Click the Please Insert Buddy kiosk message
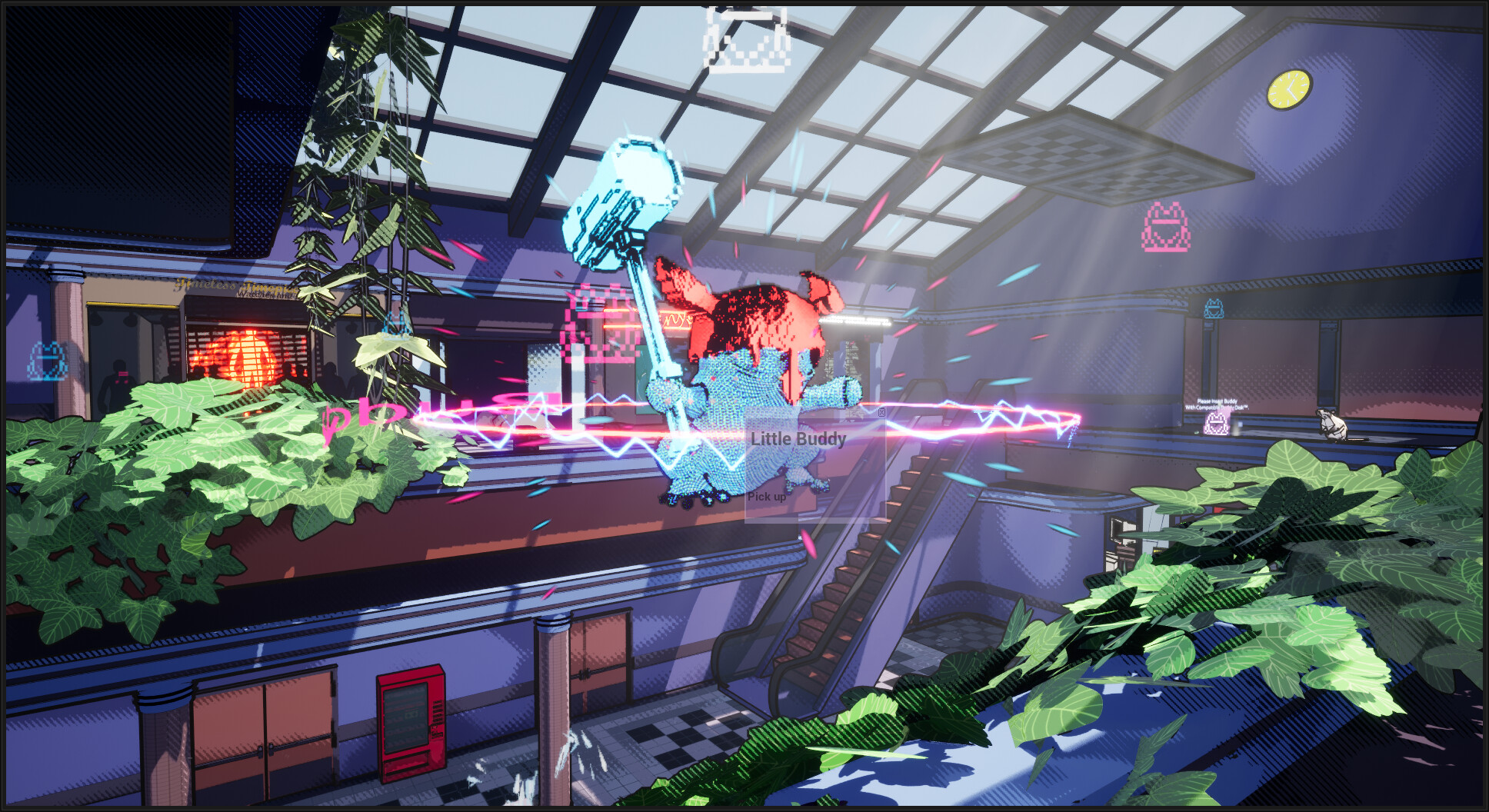Image resolution: width=1489 pixels, height=812 pixels. pyautogui.click(x=1217, y=402)
